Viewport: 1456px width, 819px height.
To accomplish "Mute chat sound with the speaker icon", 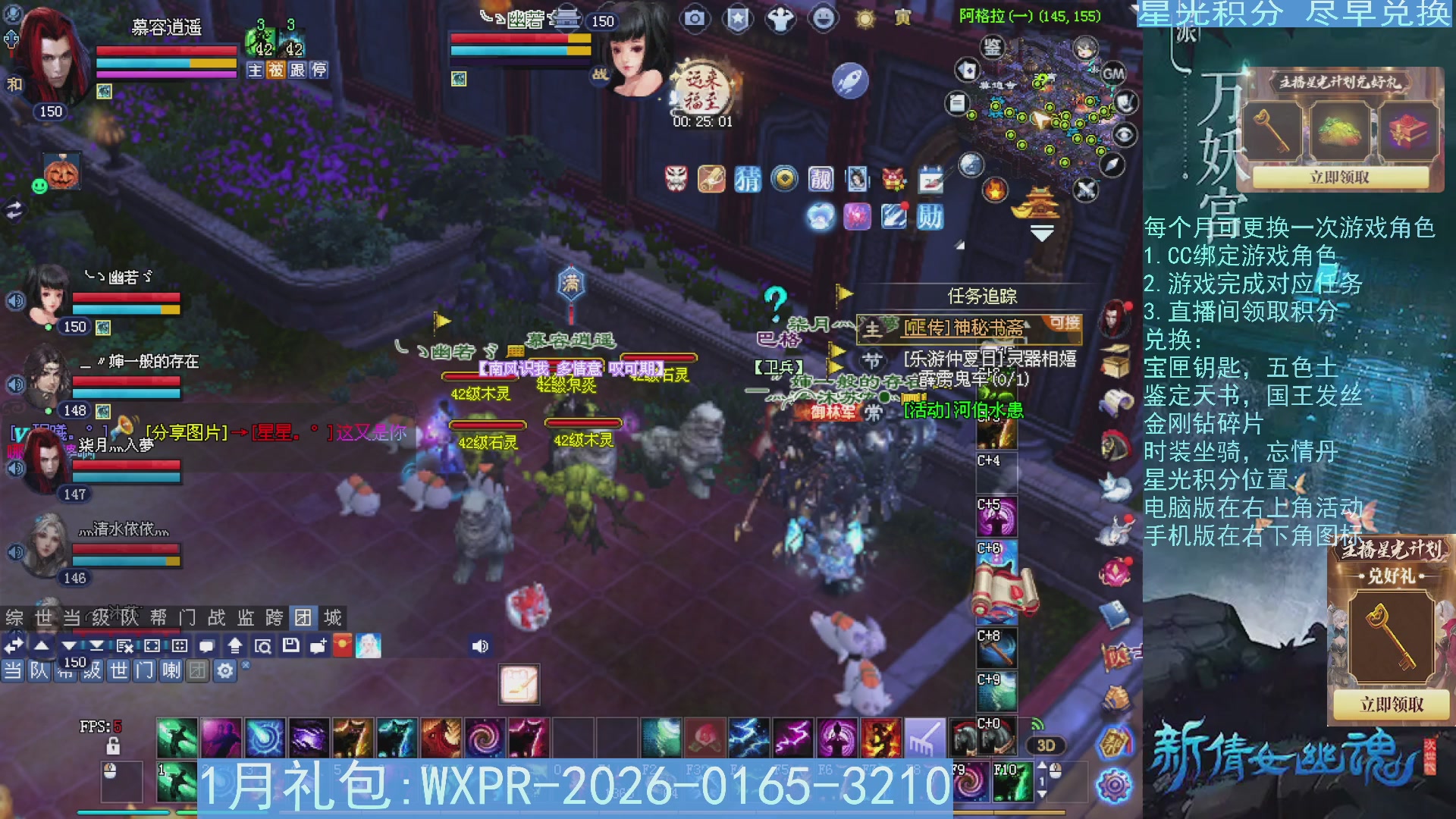I will click(481, 645).
